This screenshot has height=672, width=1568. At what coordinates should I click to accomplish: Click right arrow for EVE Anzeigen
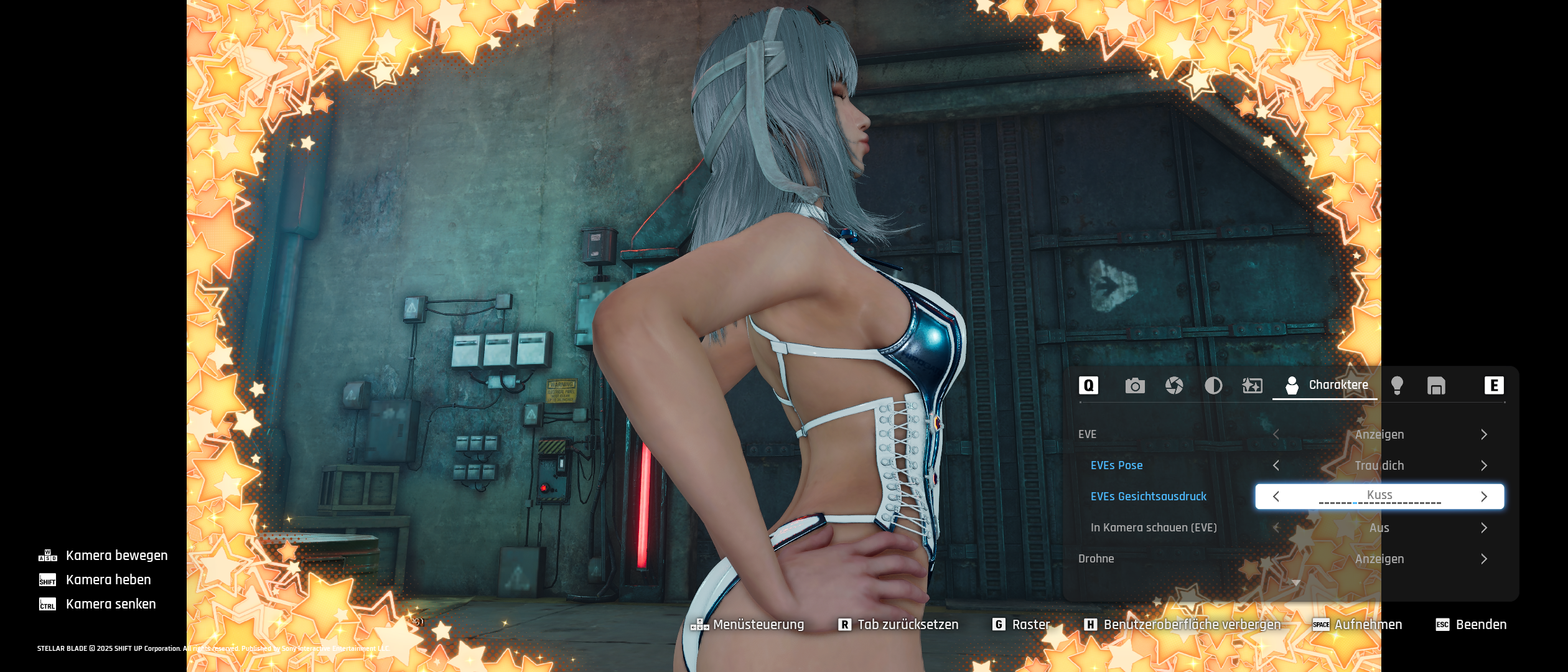pos(1484,434)
